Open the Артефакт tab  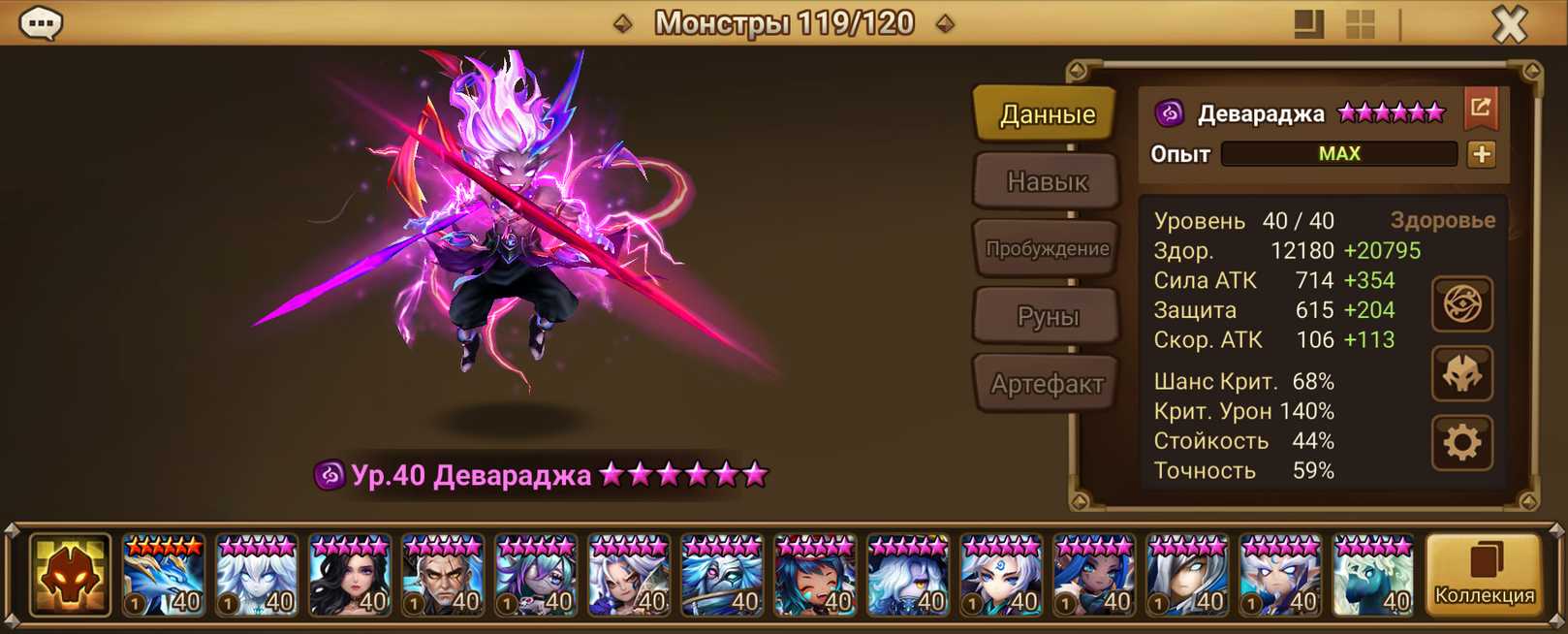(1047, 384)
